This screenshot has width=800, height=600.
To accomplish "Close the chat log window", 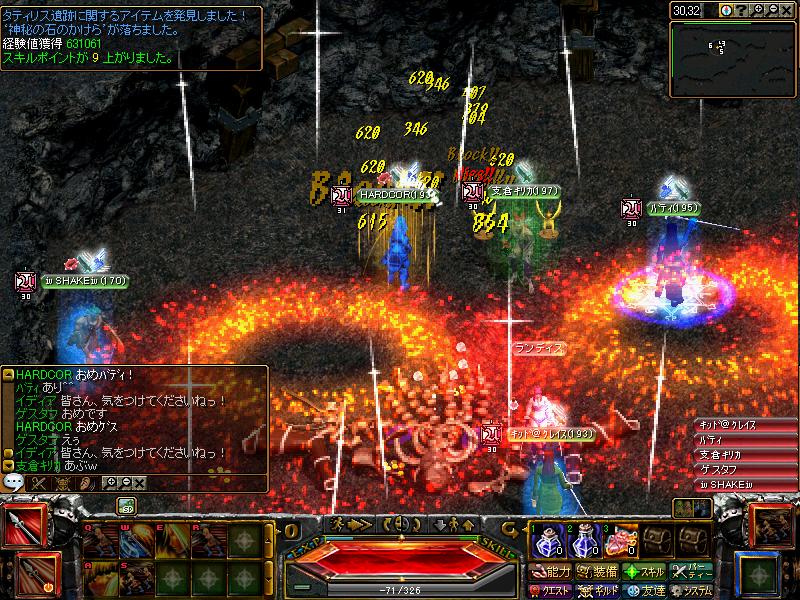I will pyautogui.click(x=139, y=483).
